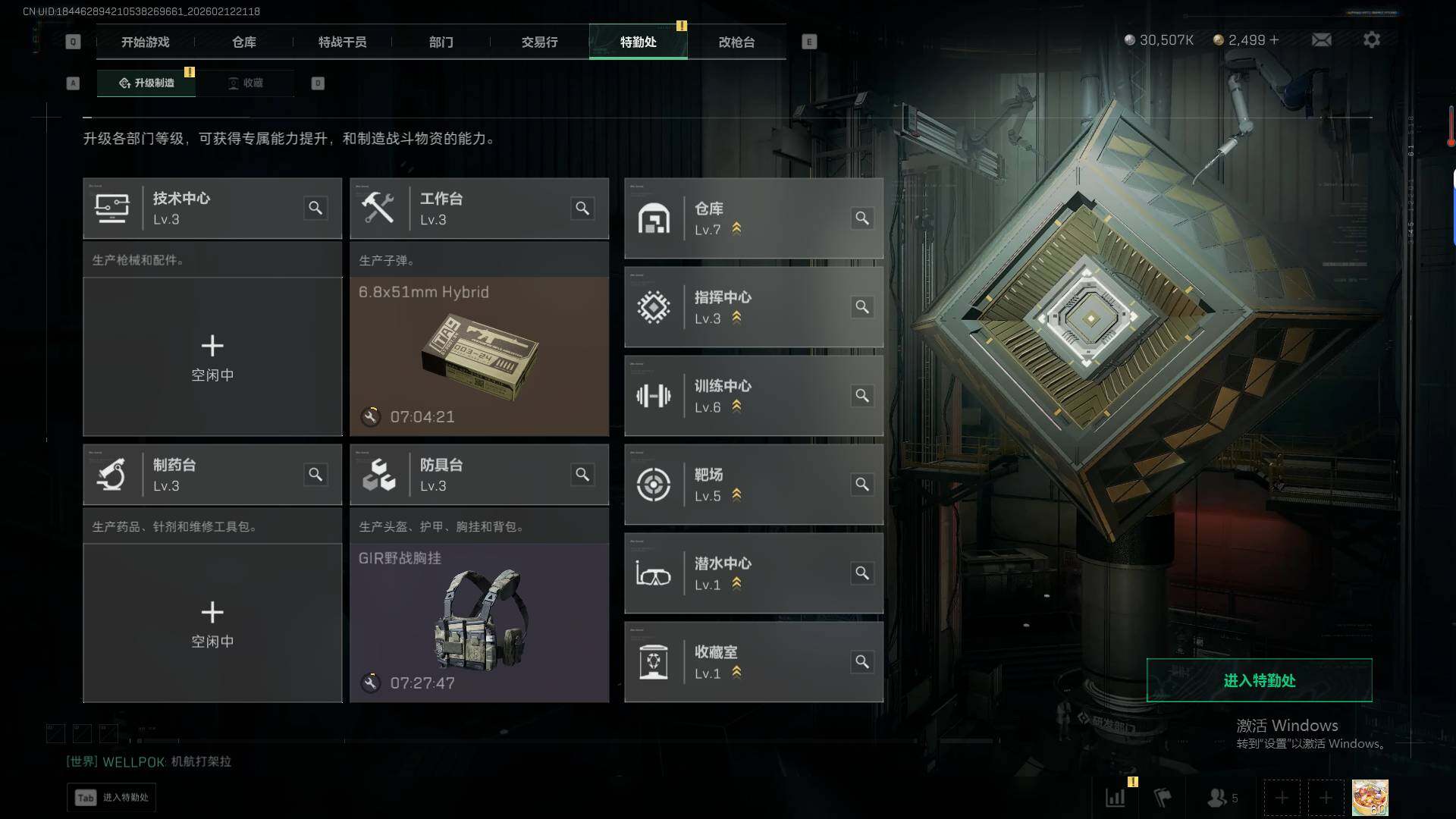Open the 仓库 top navigation tab
Screen dimensions: 1456x819
coord(243,42)
